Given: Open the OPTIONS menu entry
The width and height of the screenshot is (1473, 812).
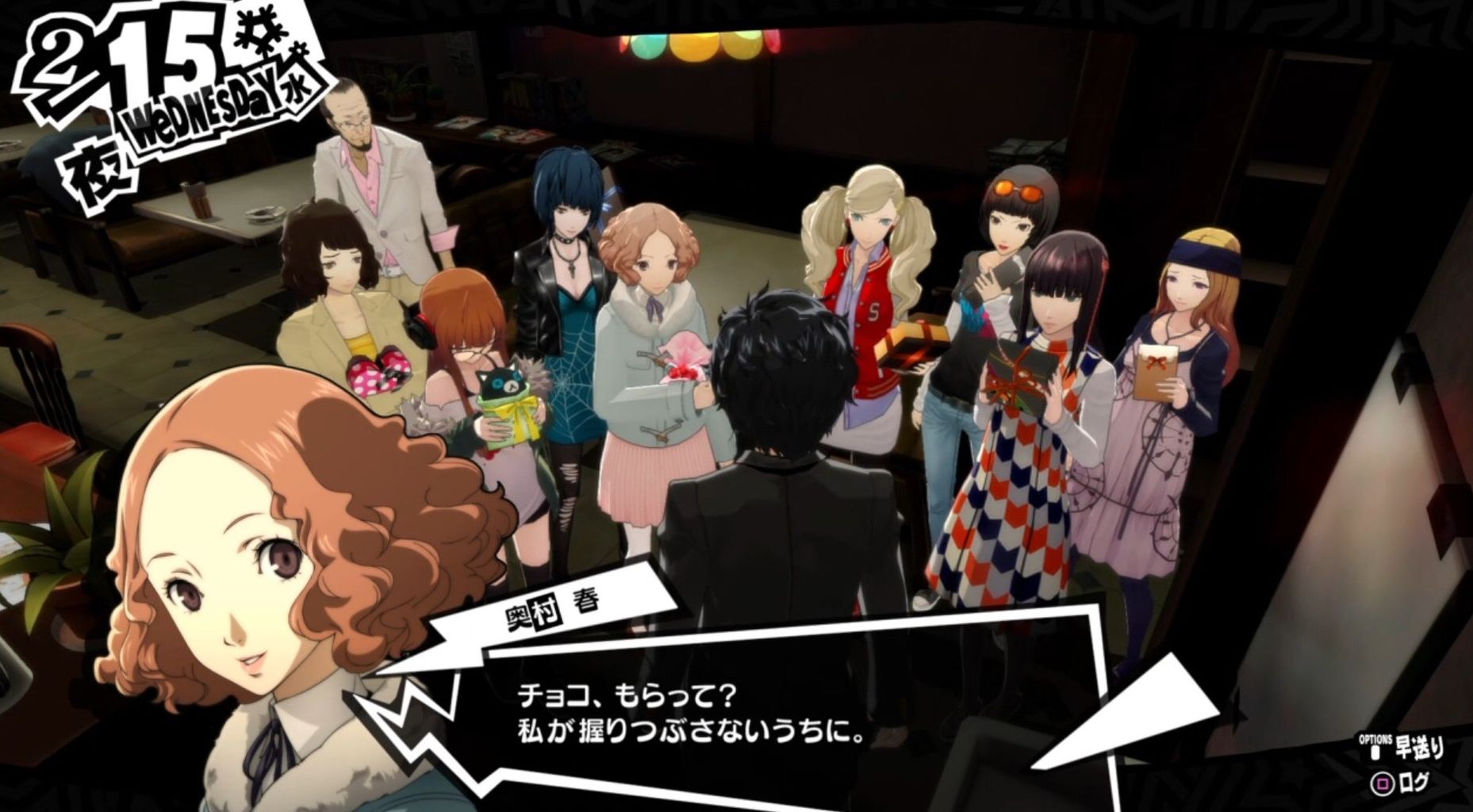Looking at the screenshot, I should (x=1375, y=738).
